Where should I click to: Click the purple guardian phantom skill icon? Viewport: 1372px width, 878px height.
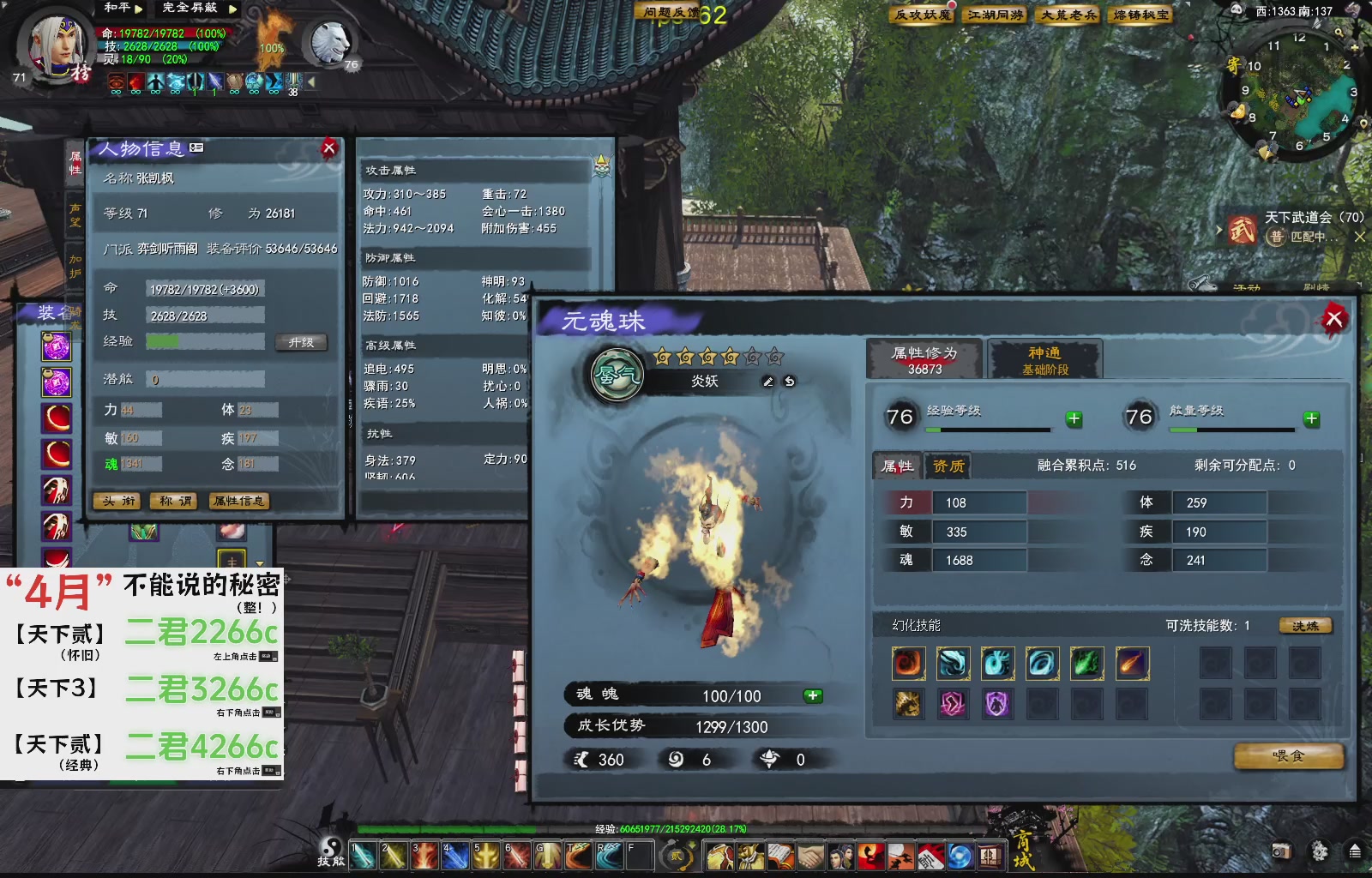coord(996,705)
